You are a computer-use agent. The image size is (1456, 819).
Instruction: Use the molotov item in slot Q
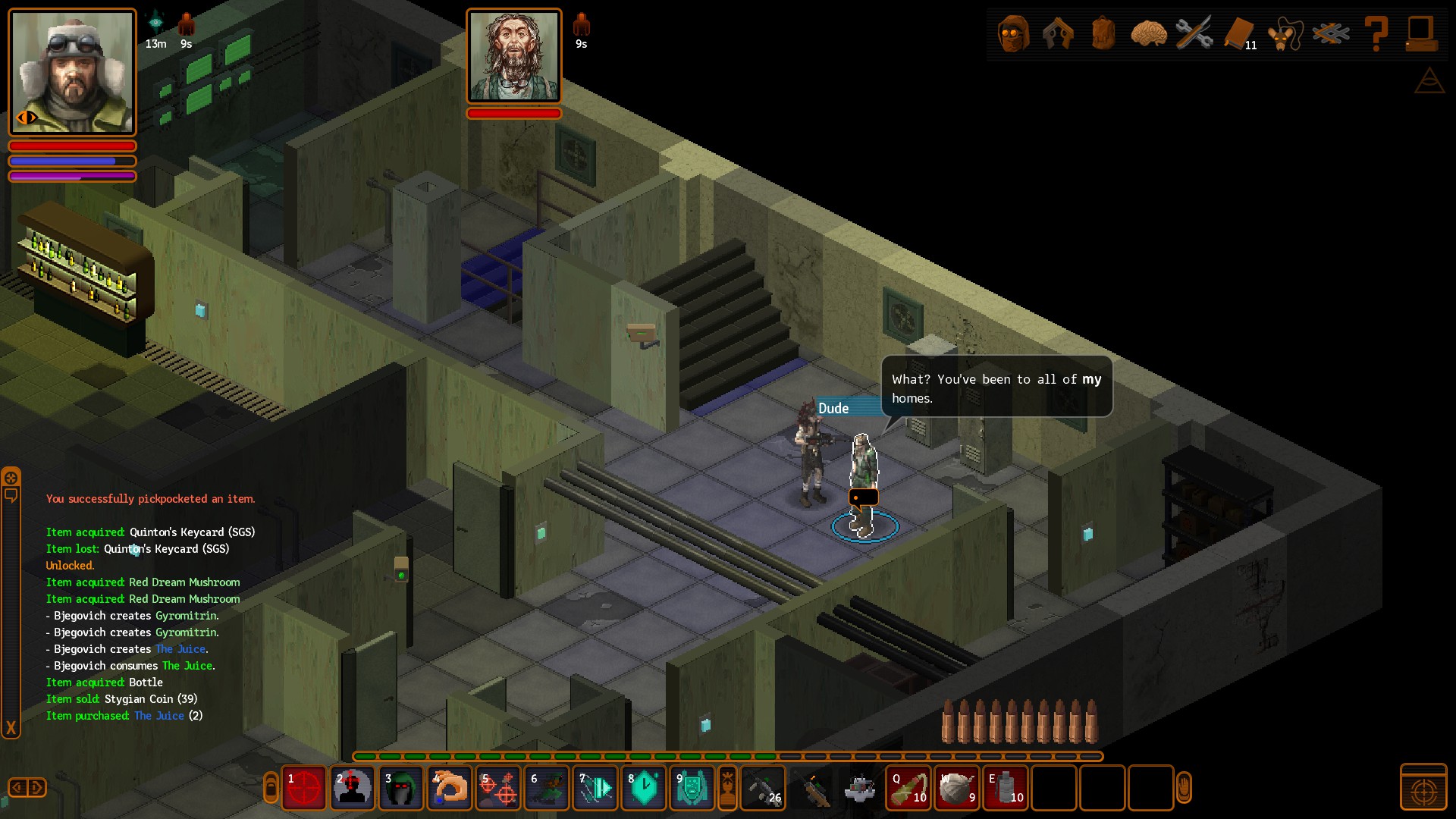point(908,789)
